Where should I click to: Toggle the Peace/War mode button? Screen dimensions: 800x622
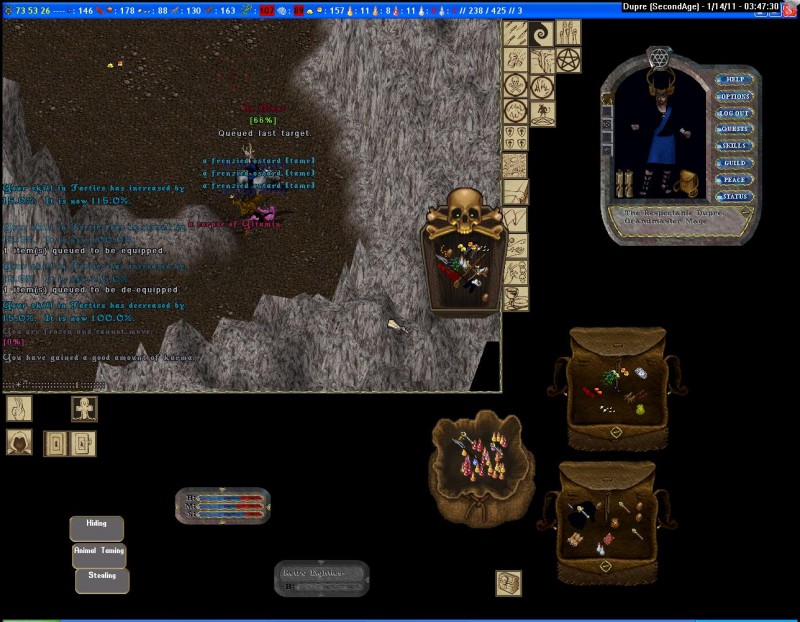[734, 180]
